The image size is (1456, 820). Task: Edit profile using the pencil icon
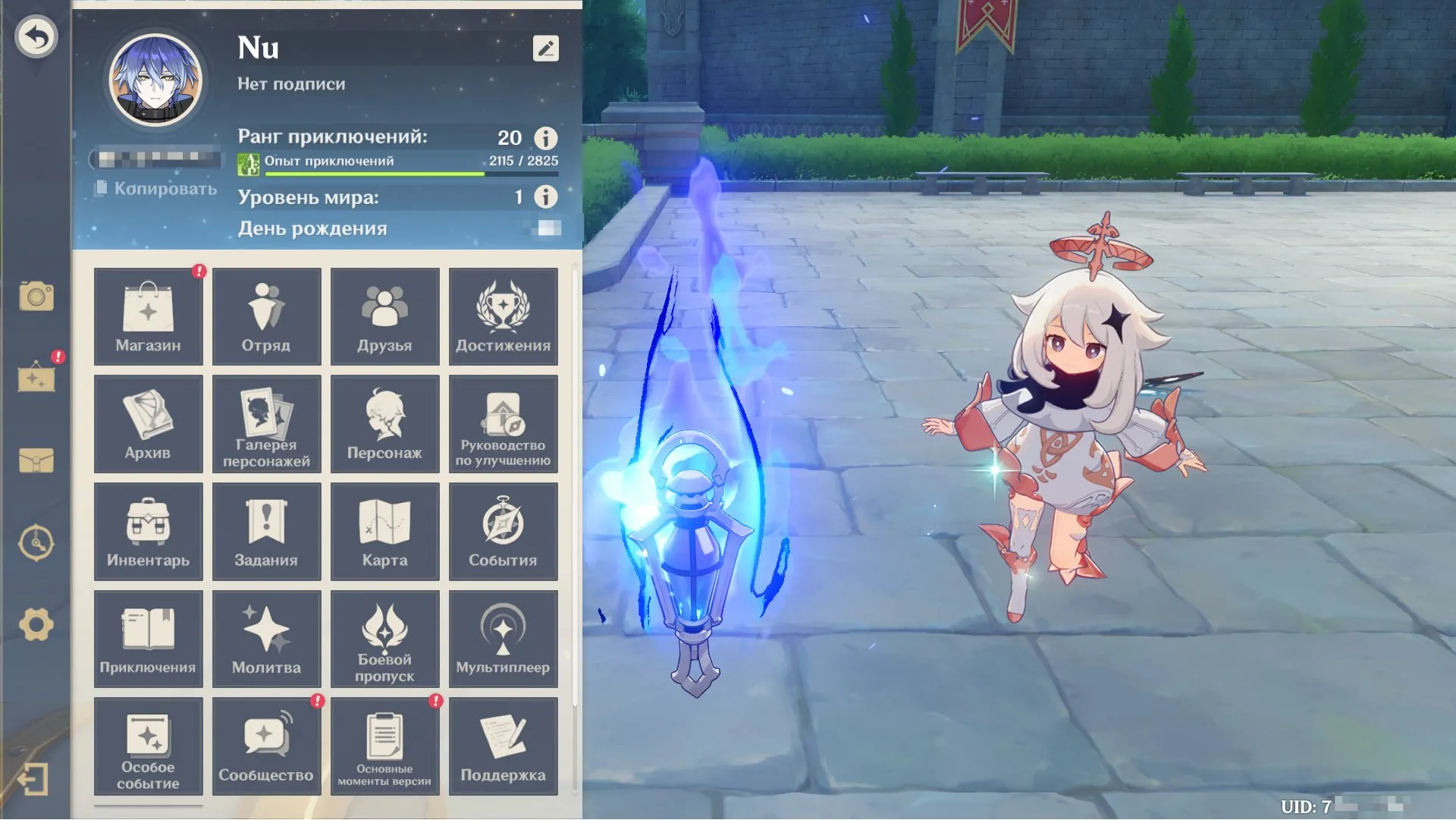pos(544,49)
